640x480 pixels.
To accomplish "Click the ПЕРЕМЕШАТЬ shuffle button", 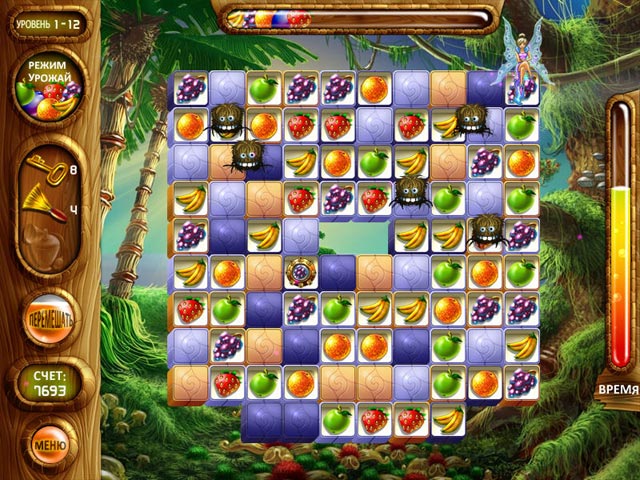I will tap(49, 325).
